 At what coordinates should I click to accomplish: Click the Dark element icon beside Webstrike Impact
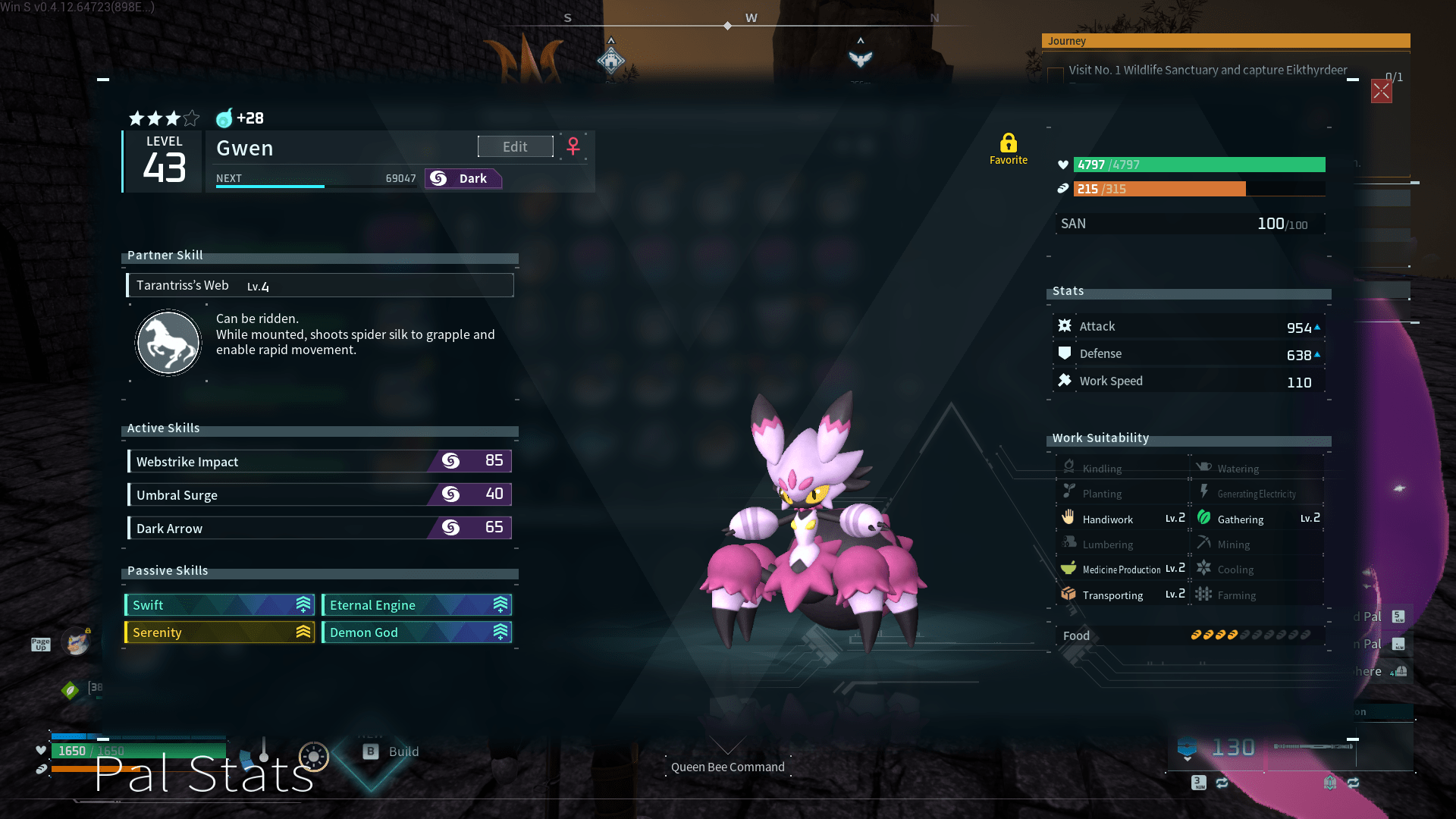pos(450,461)
